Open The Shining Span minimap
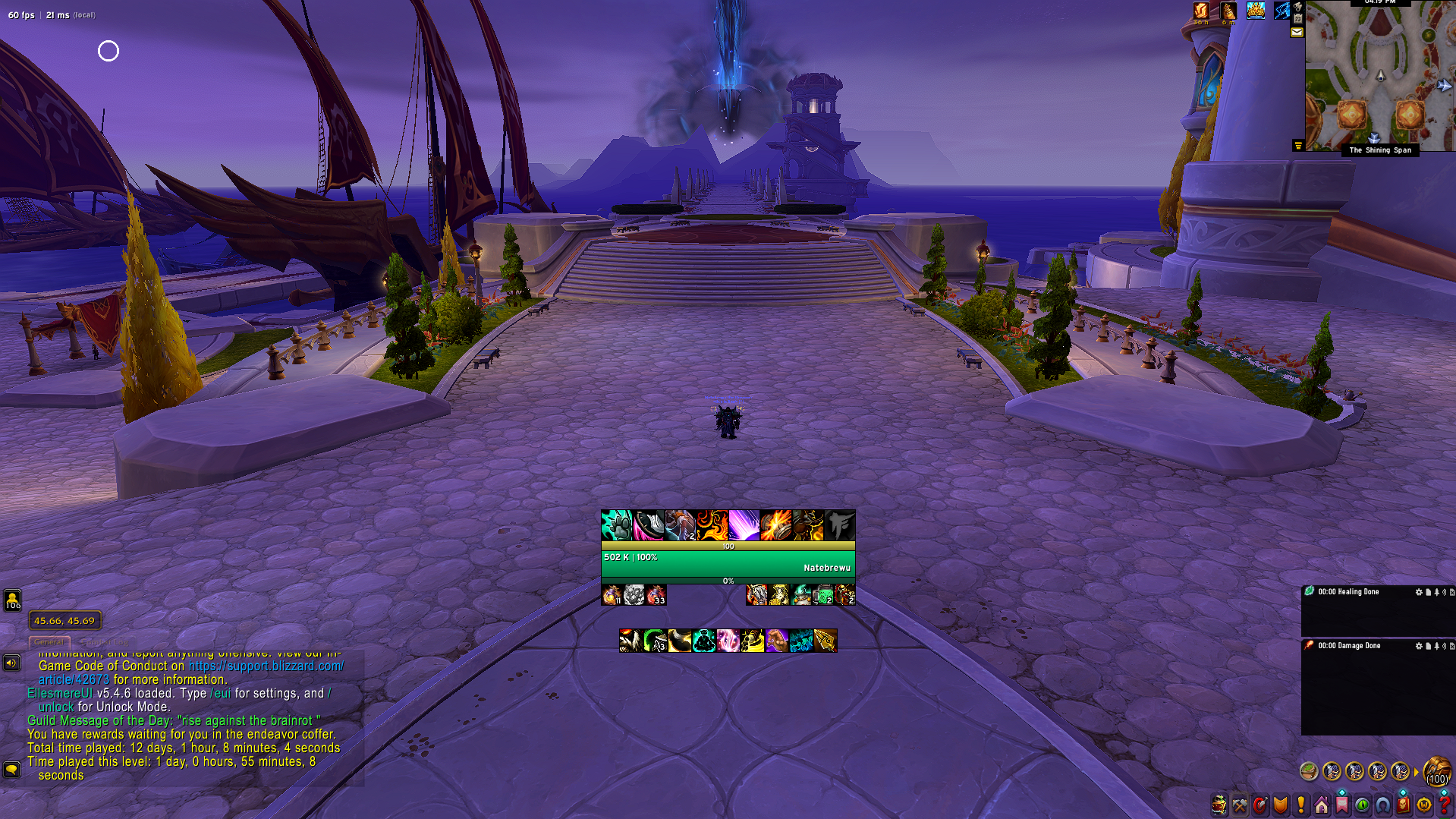1456x819 pixels. pyautogui.click(x=1379, y=76)
